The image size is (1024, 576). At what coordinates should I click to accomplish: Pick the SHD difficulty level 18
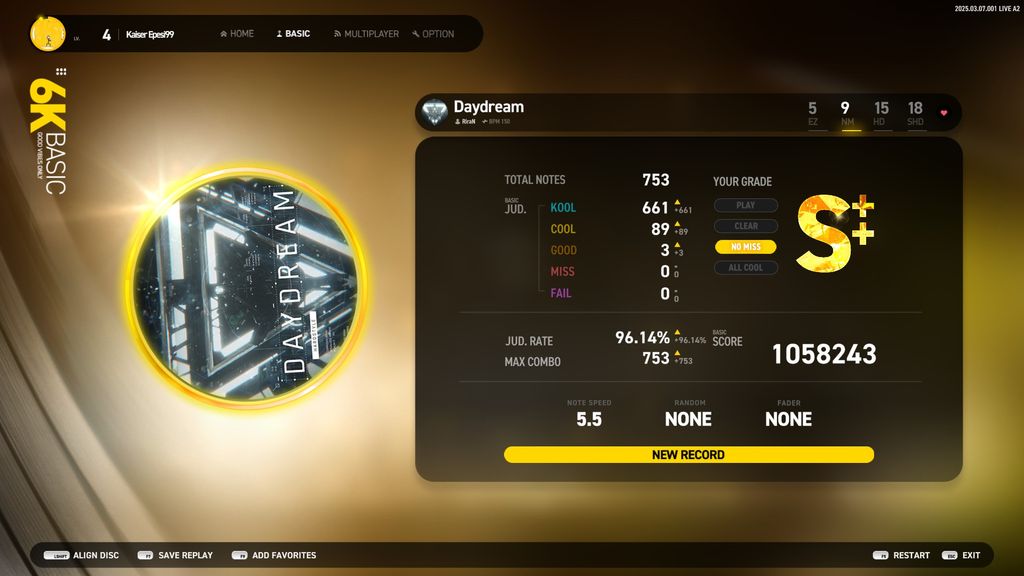[x=915, y=113]
